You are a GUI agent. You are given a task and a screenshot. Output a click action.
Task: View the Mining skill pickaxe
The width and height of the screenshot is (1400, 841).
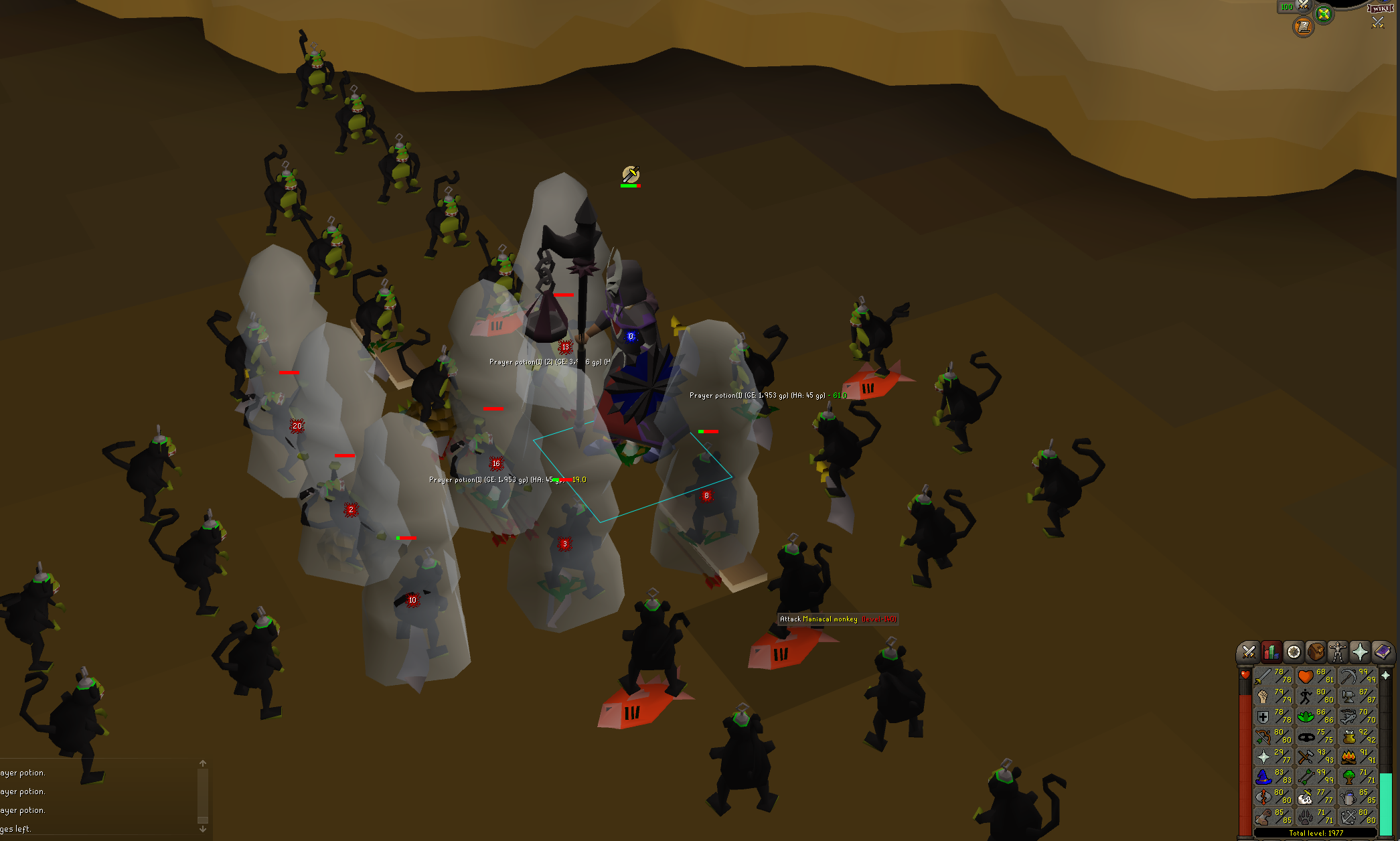(1358, 676)
